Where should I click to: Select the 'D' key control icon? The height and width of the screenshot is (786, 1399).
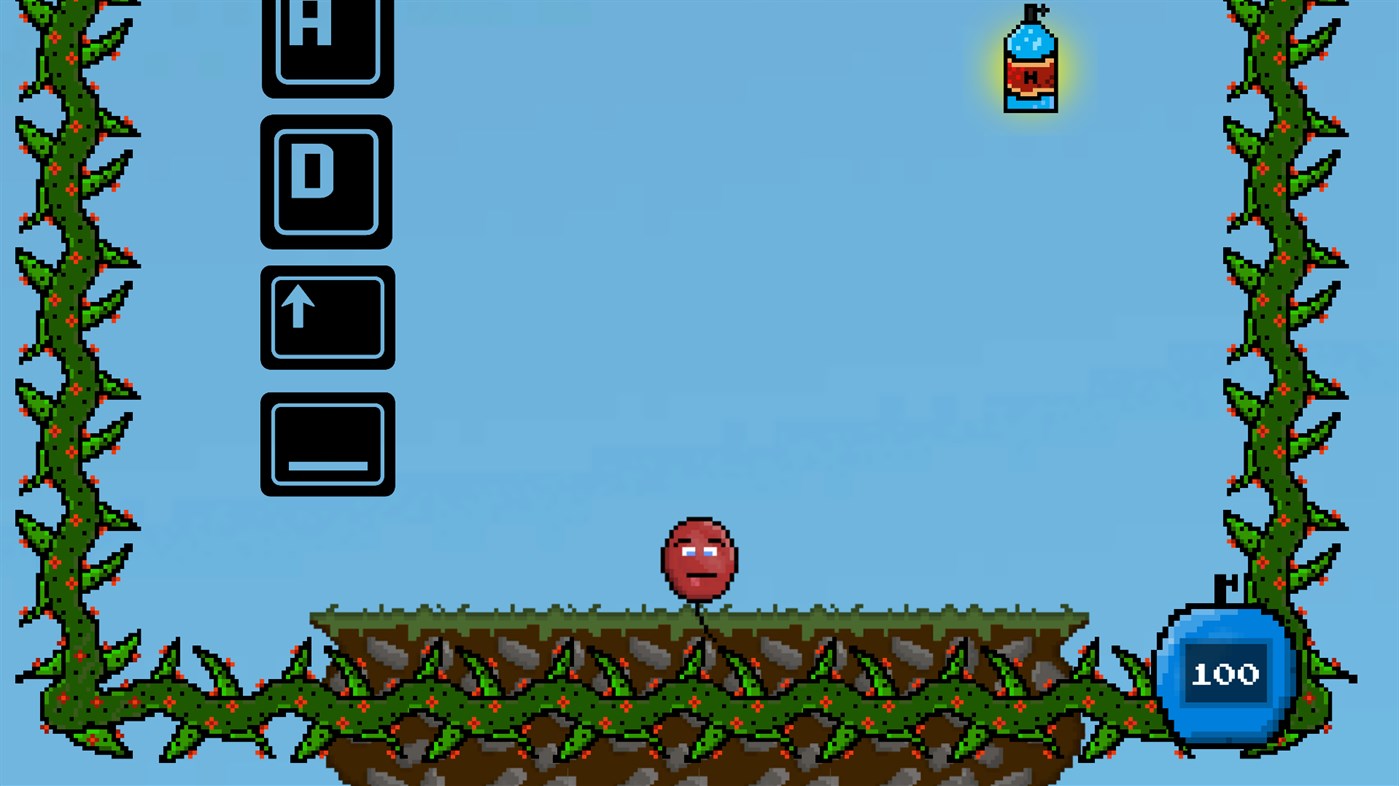pyautogui.click(x=327, y=182)
